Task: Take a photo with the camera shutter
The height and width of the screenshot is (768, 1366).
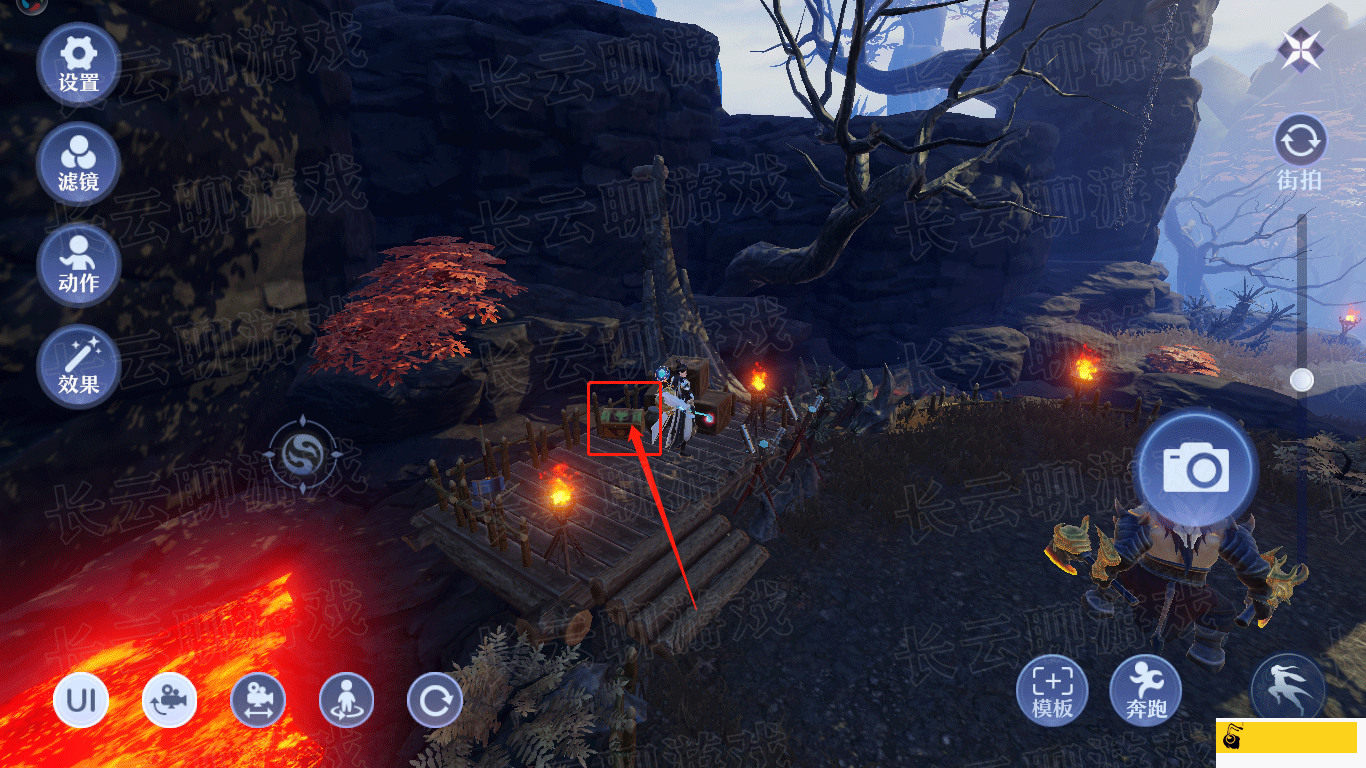Action: tap(1195, 468)
